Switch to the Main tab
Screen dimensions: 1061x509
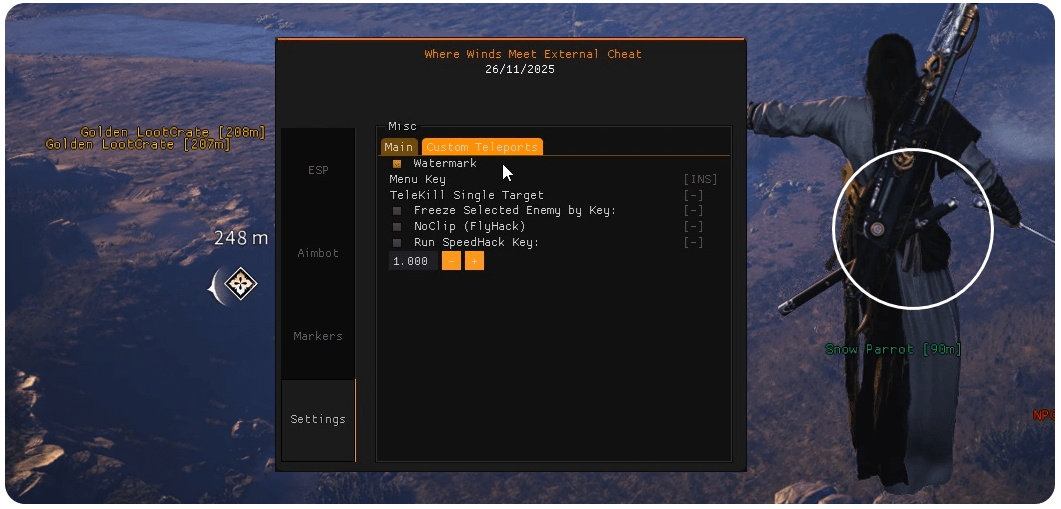(399, 147)
